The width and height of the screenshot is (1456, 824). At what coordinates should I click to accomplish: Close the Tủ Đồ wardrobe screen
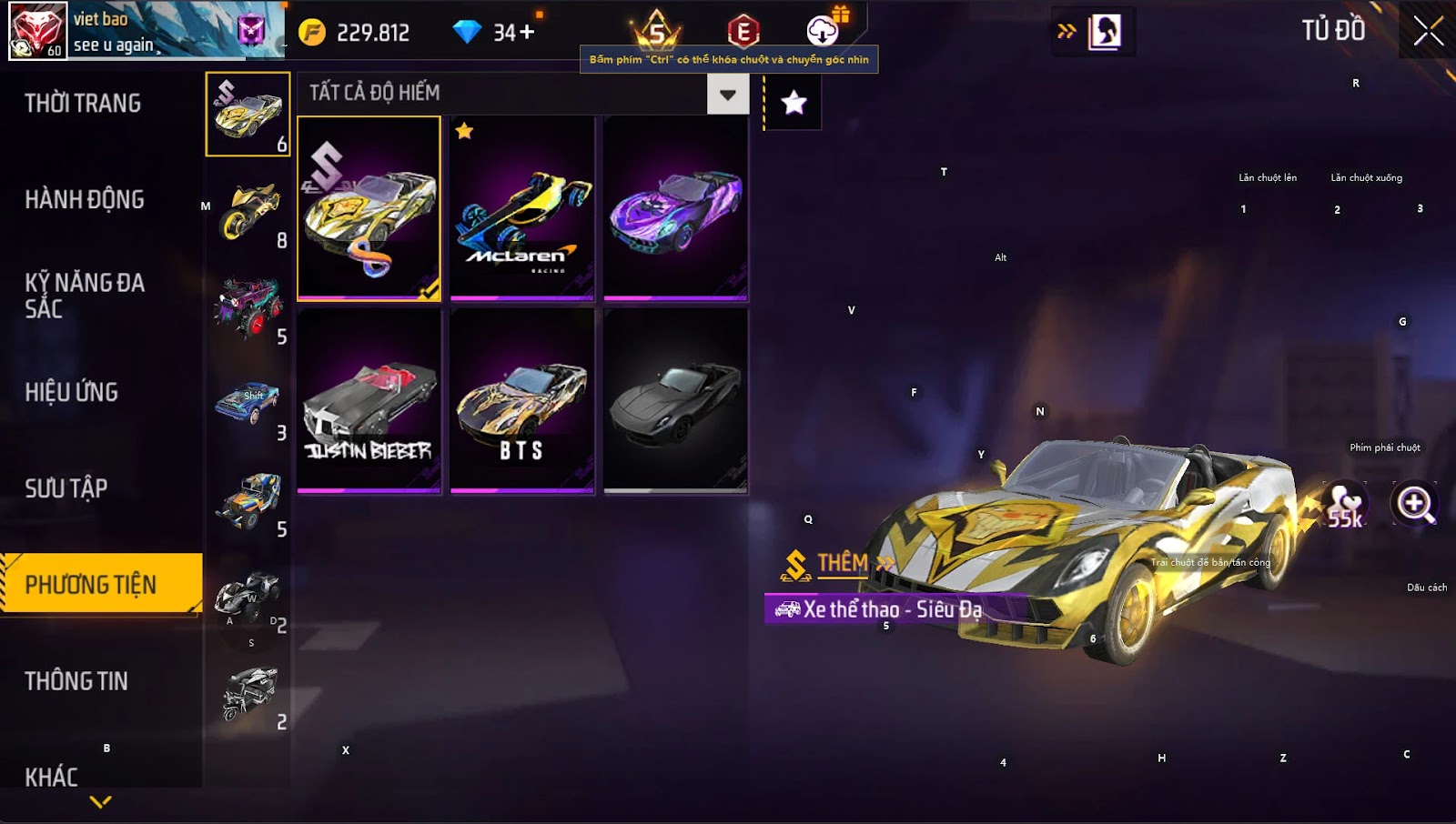[1428, 31]
